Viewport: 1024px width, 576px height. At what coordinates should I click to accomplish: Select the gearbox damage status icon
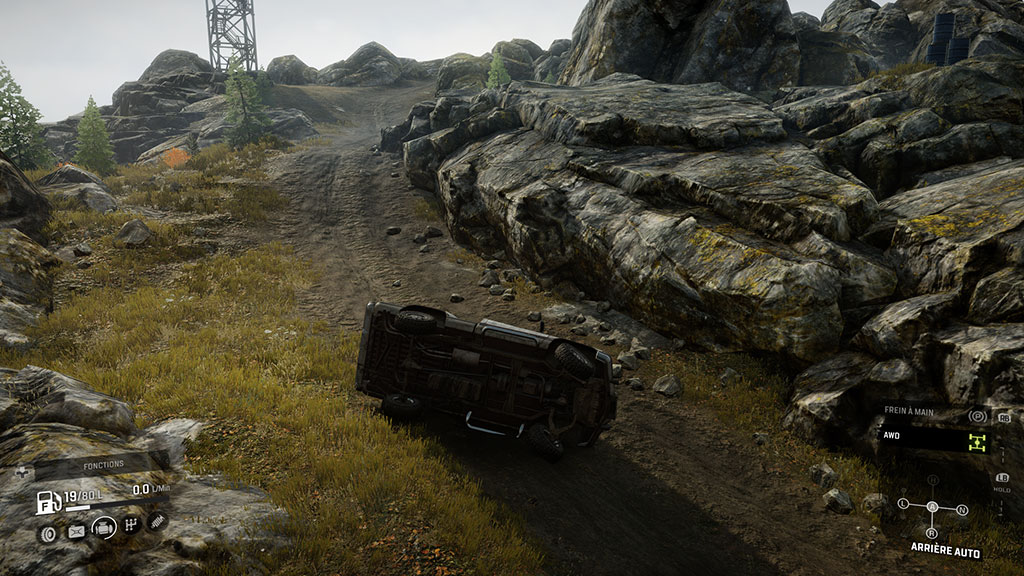(x=130, y=524)
